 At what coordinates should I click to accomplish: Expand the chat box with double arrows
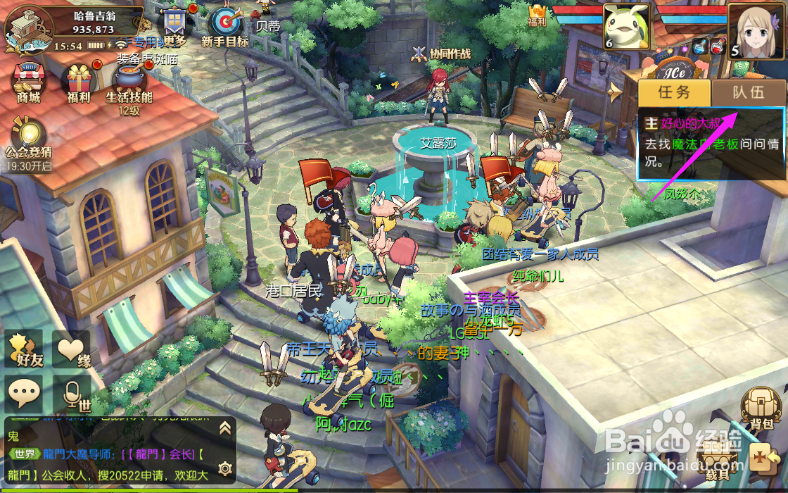point(225,429)
